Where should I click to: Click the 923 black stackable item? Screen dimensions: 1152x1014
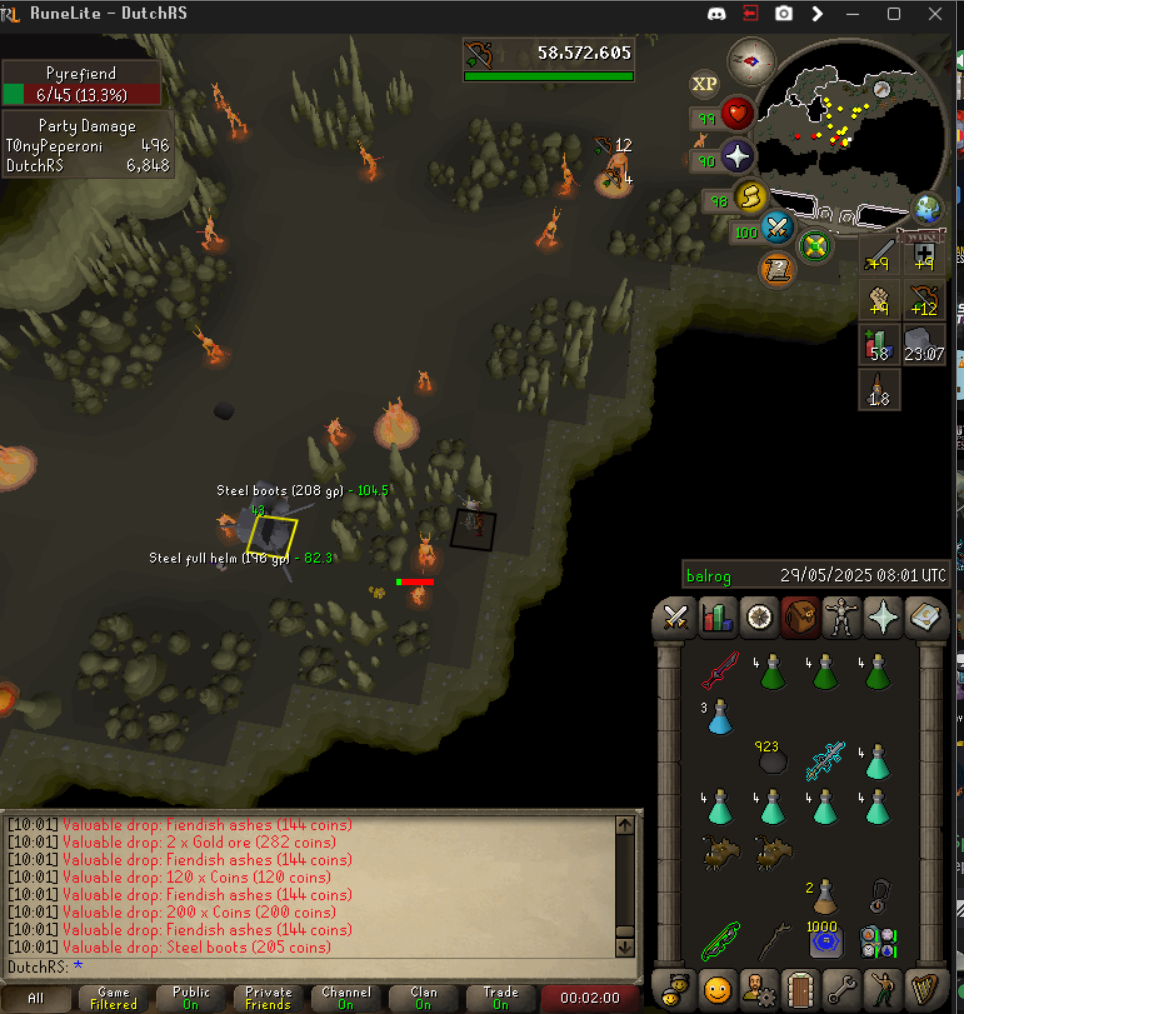click(771, 760)
